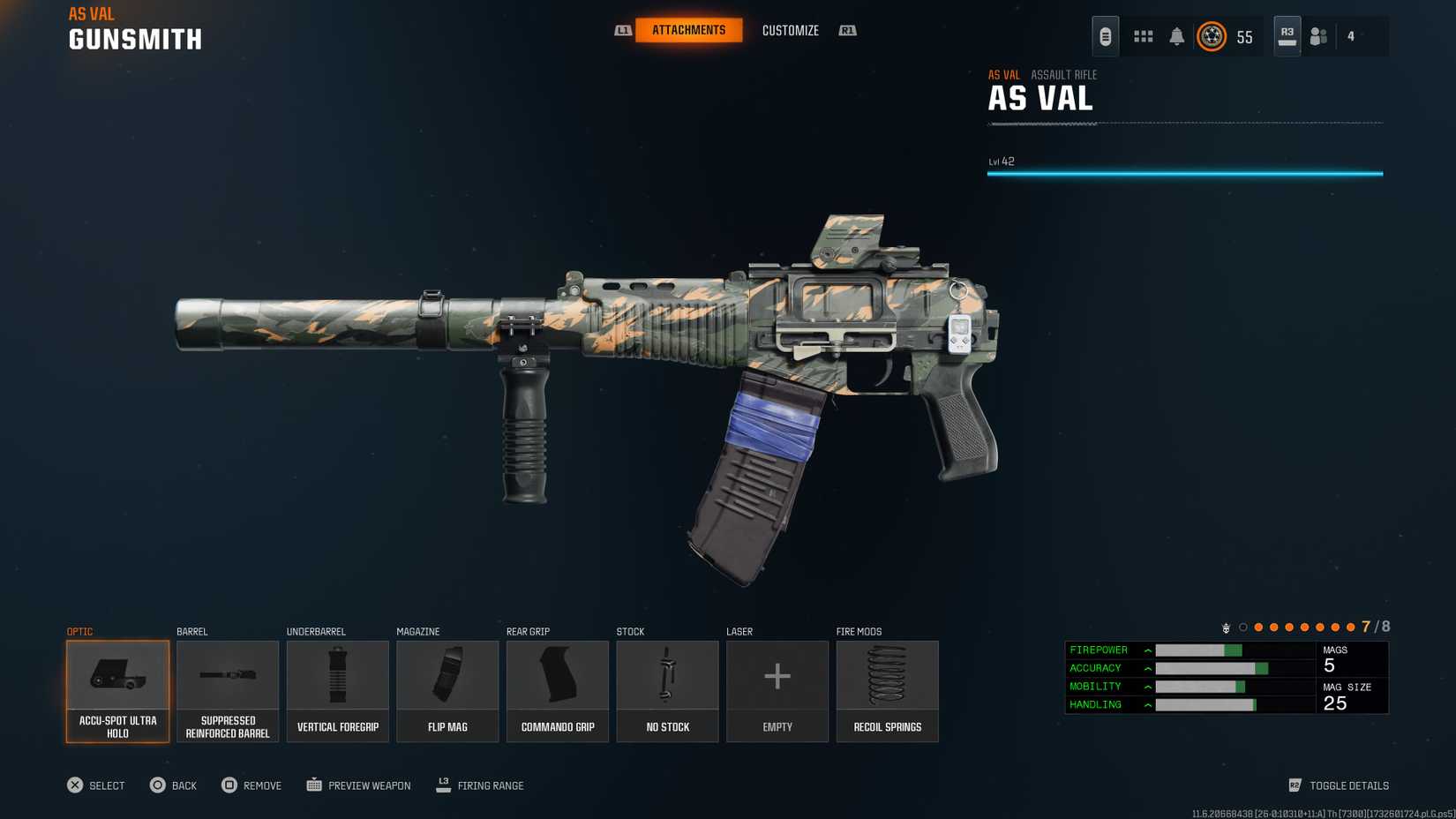
Task: Select the battery-style icon at top right
Action: (x=1104, y=36)
